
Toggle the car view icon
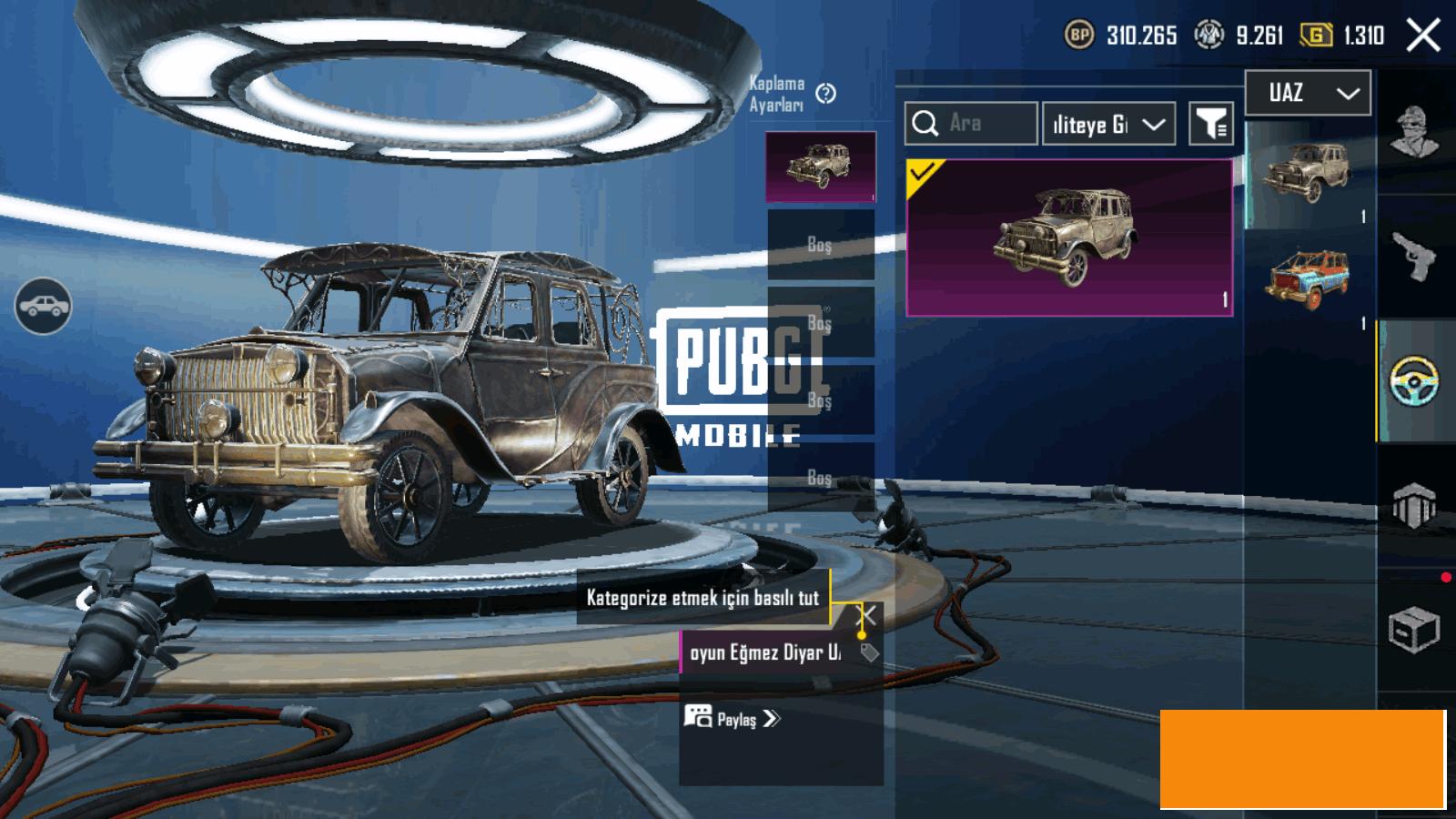(x=43, y=306)
